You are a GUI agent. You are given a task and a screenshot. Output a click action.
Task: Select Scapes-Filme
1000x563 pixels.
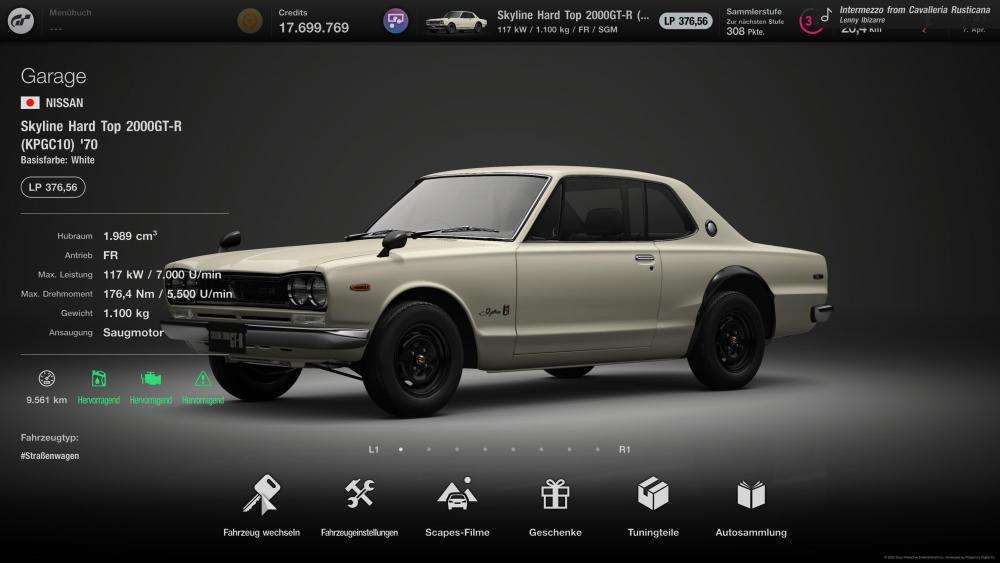tap(457, 505)
